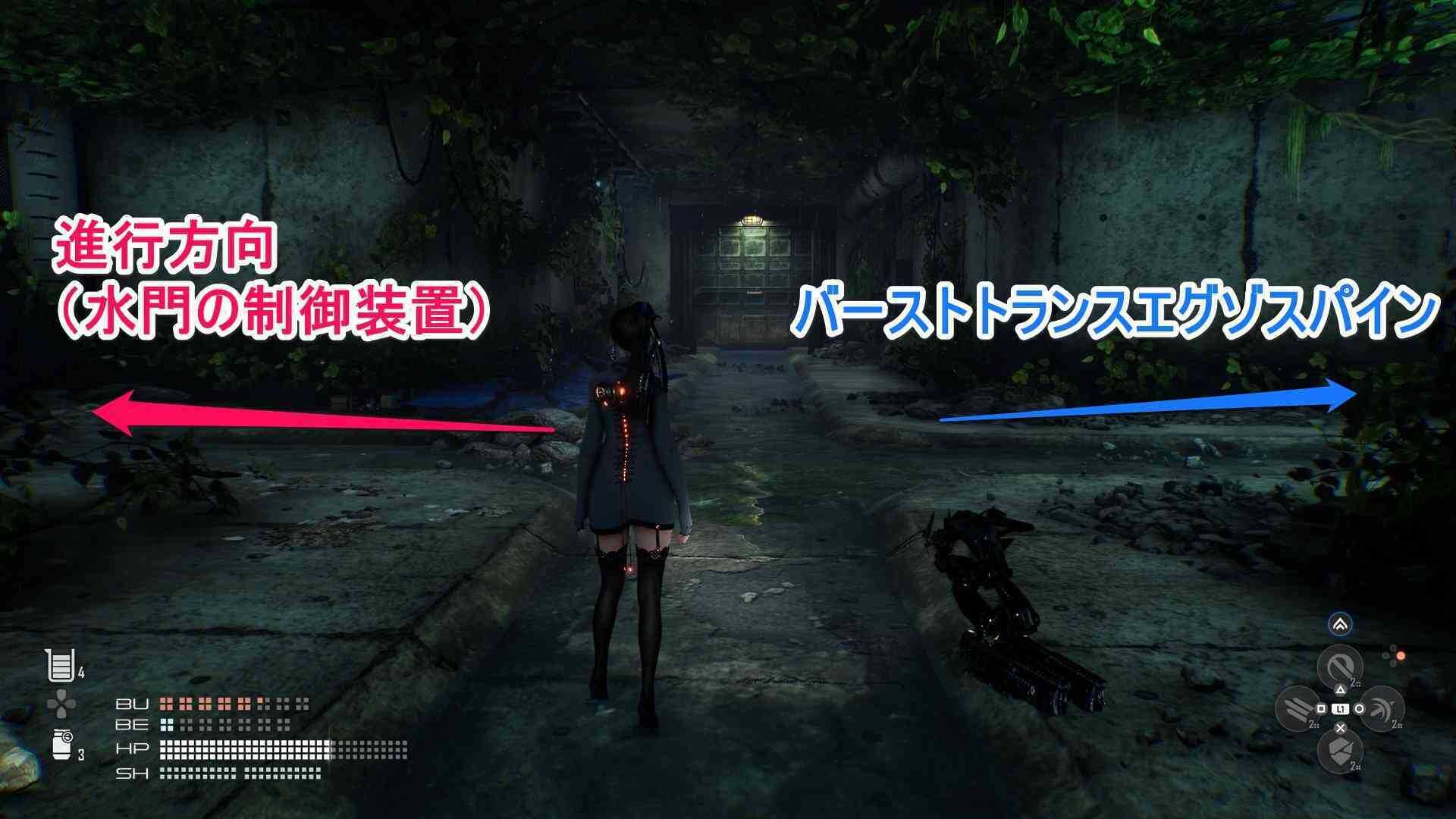Click the top slash skill icon in the wheel
This screenshot has height=819, width=1456.
point(1341,665)
